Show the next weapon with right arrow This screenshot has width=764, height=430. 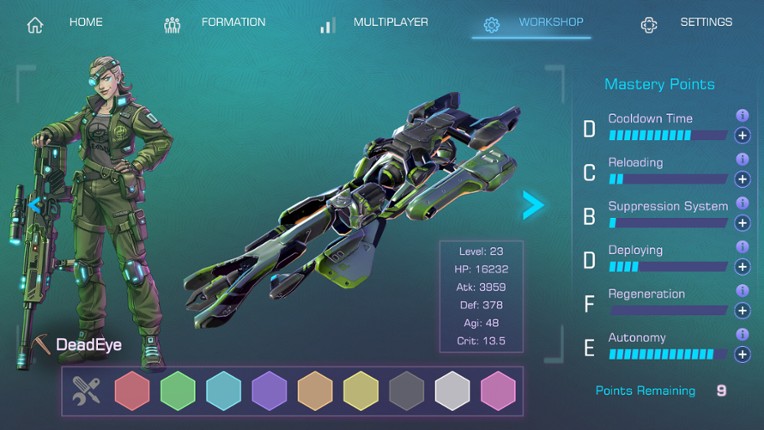534,205
